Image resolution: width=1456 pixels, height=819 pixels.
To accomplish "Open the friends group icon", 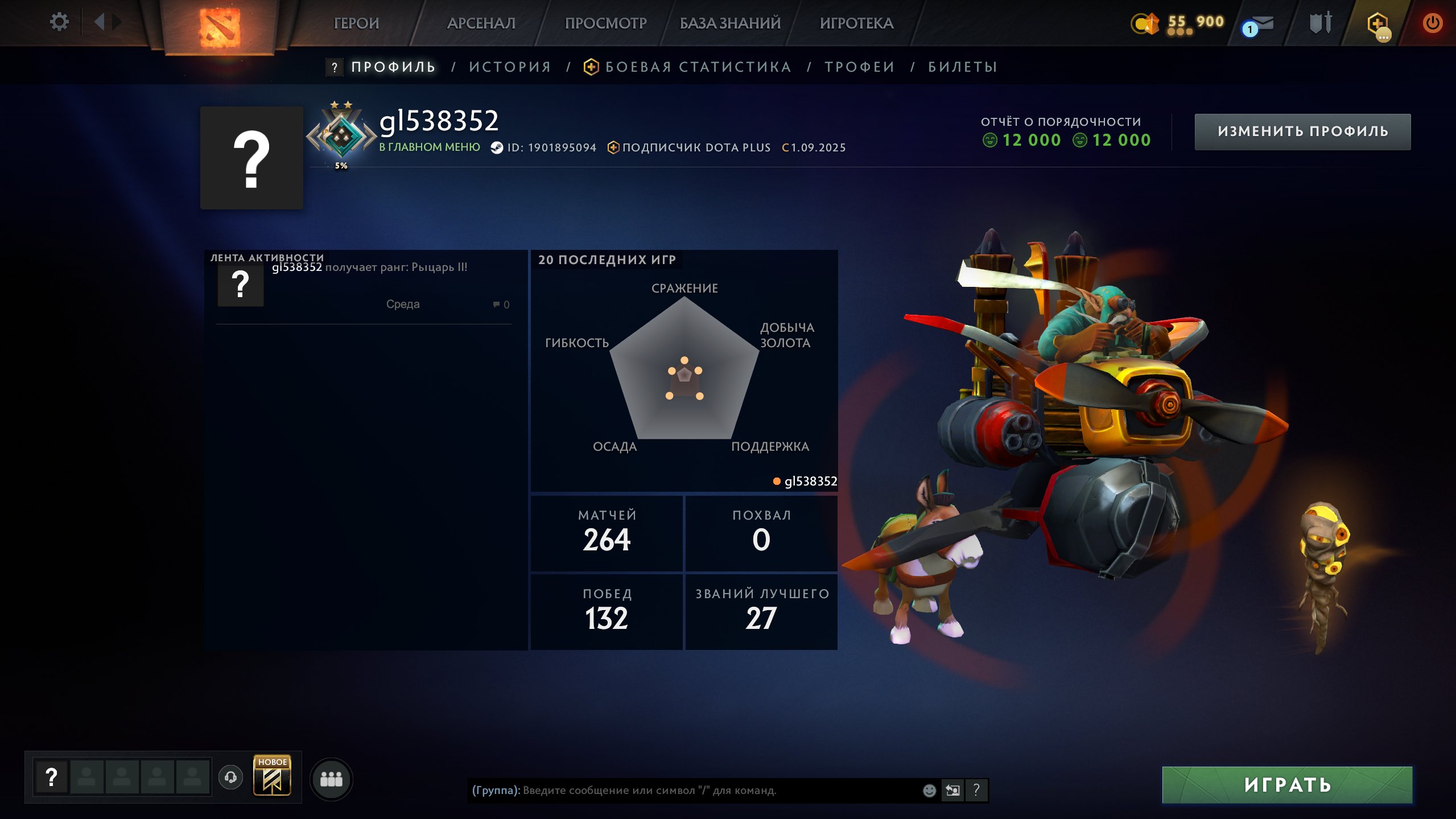I will pos(331,779).
